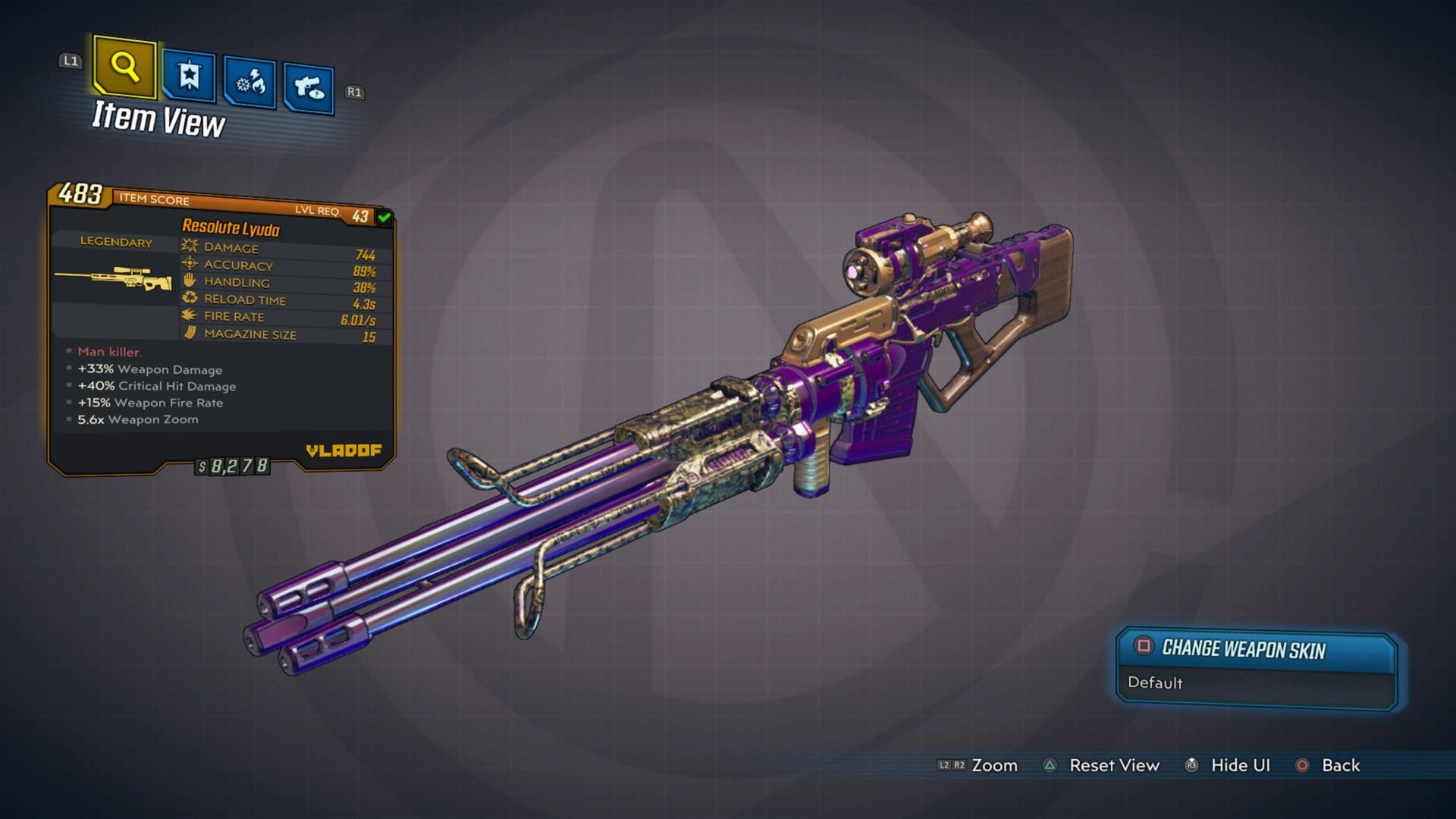Select the Item View tab label
This screenshot has width=1456, height=819.
pyautogui.click(x=159, y=120)
